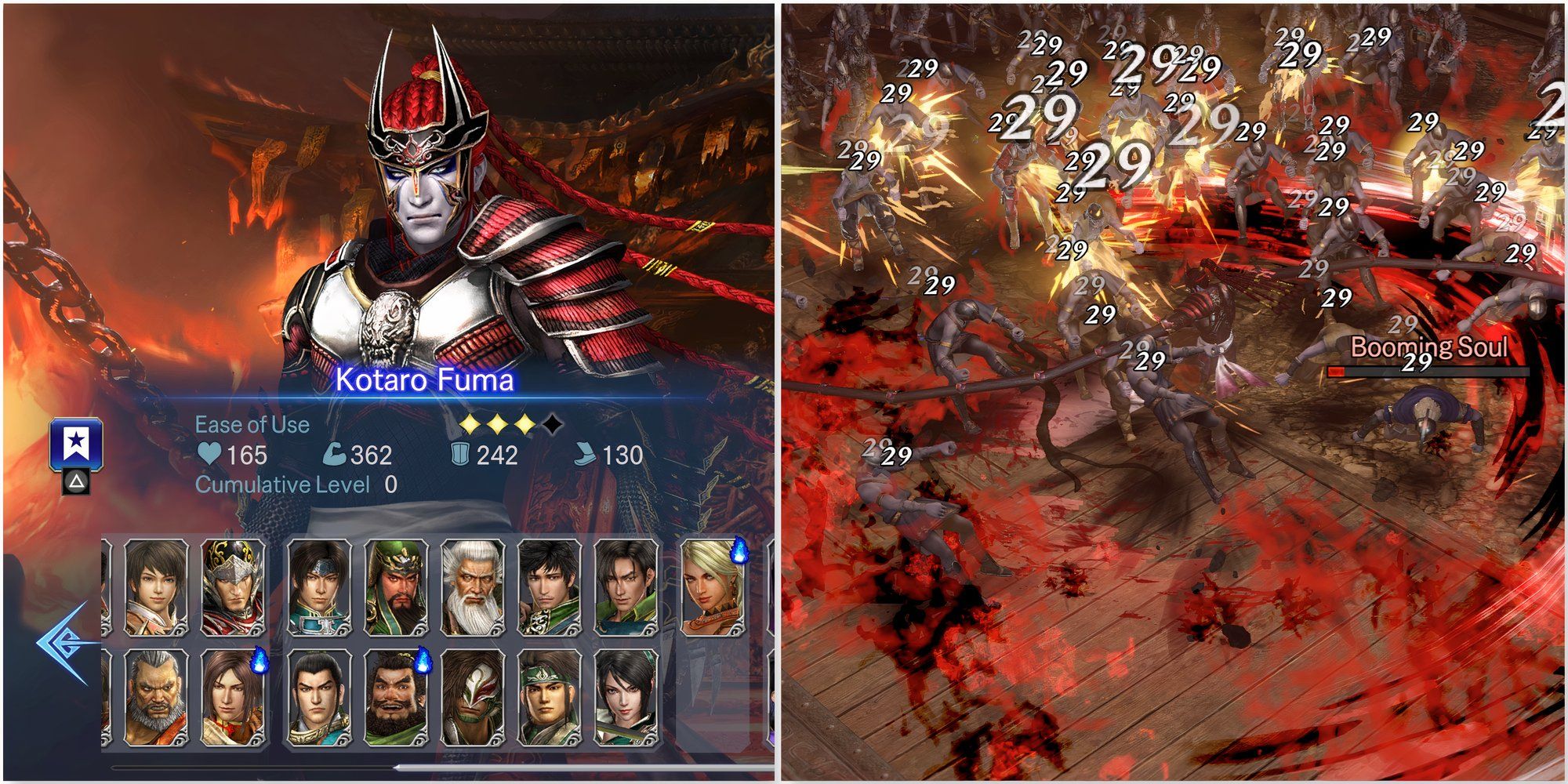This screenshot has height=784, width=1568.
Task: Click the character roster scrollbar
Action: (582, 768)
